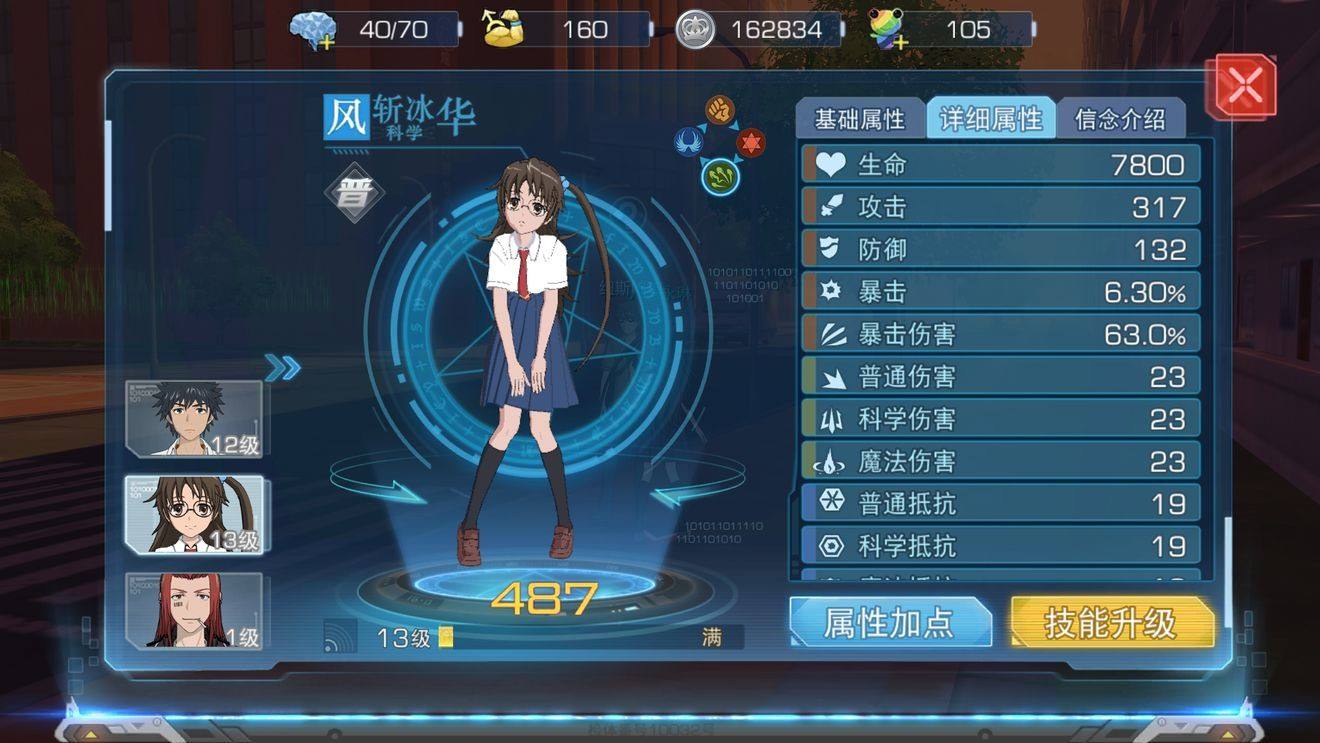The height and width of the screenshot is (743, 1320).
Task: Click the money bag currency icon
Action: [505, 28]
